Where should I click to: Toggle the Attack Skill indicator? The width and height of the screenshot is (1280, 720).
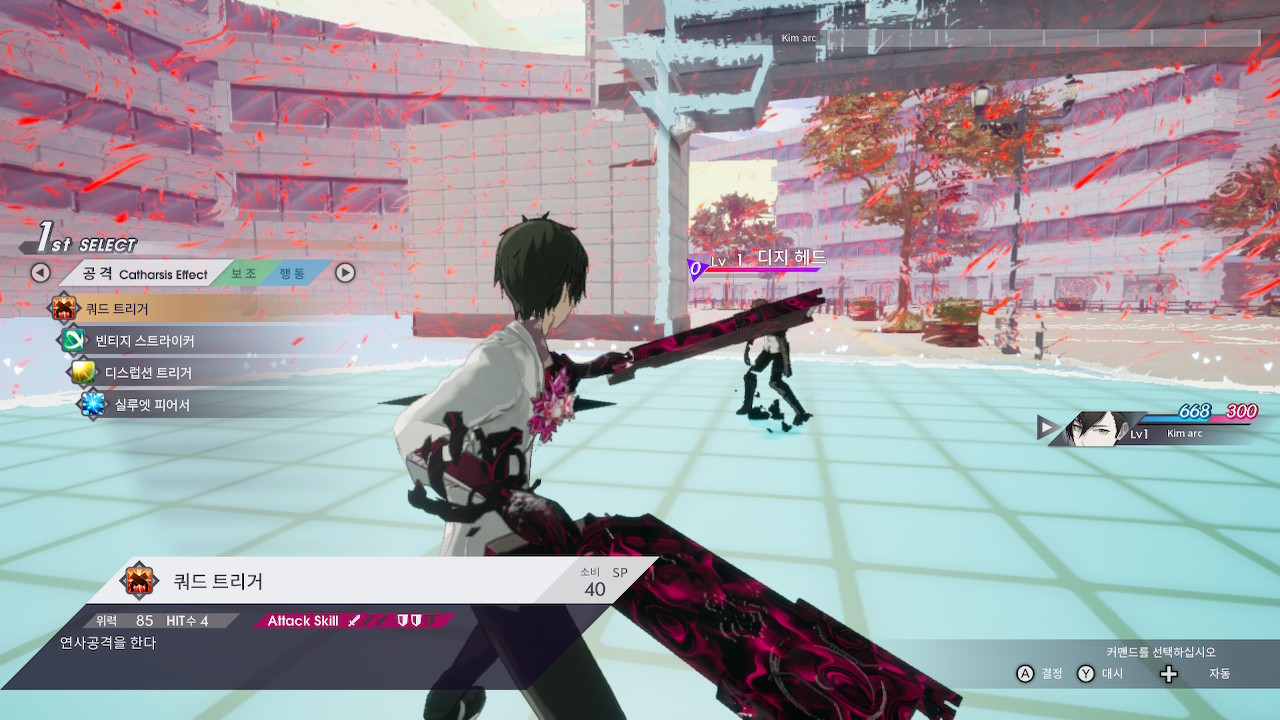click(302, 620)
